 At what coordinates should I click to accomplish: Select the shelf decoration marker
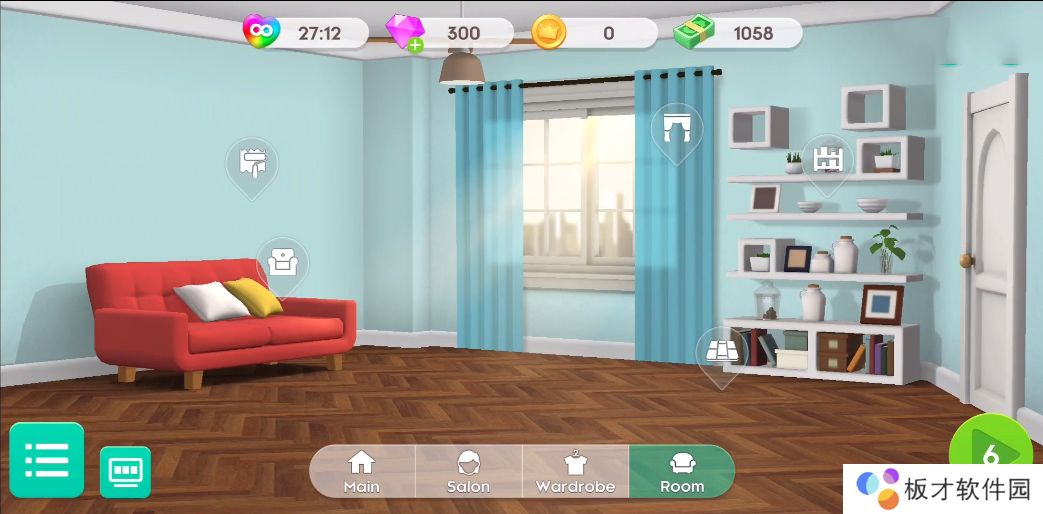[x=826, y=160]
